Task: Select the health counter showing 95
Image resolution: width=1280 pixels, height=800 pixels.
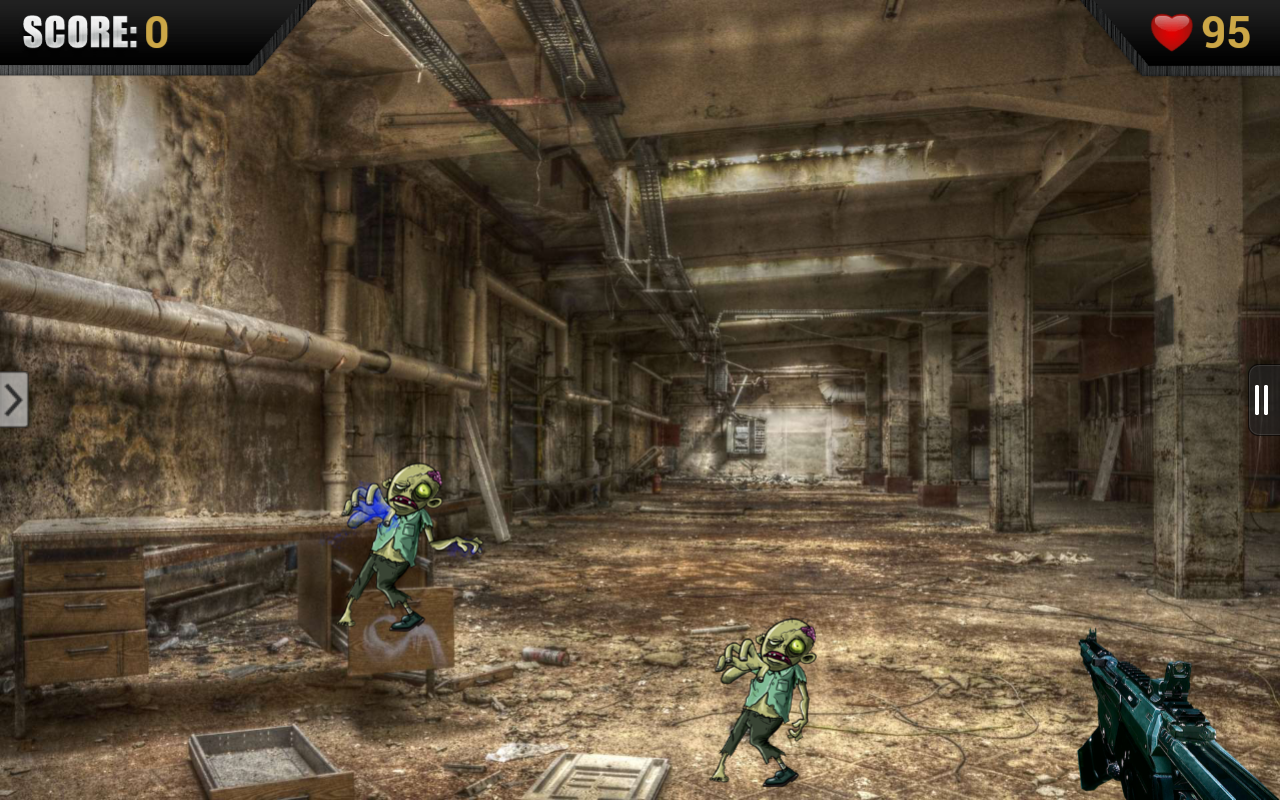Action: pyautogui.click(x=1227, y=33)
